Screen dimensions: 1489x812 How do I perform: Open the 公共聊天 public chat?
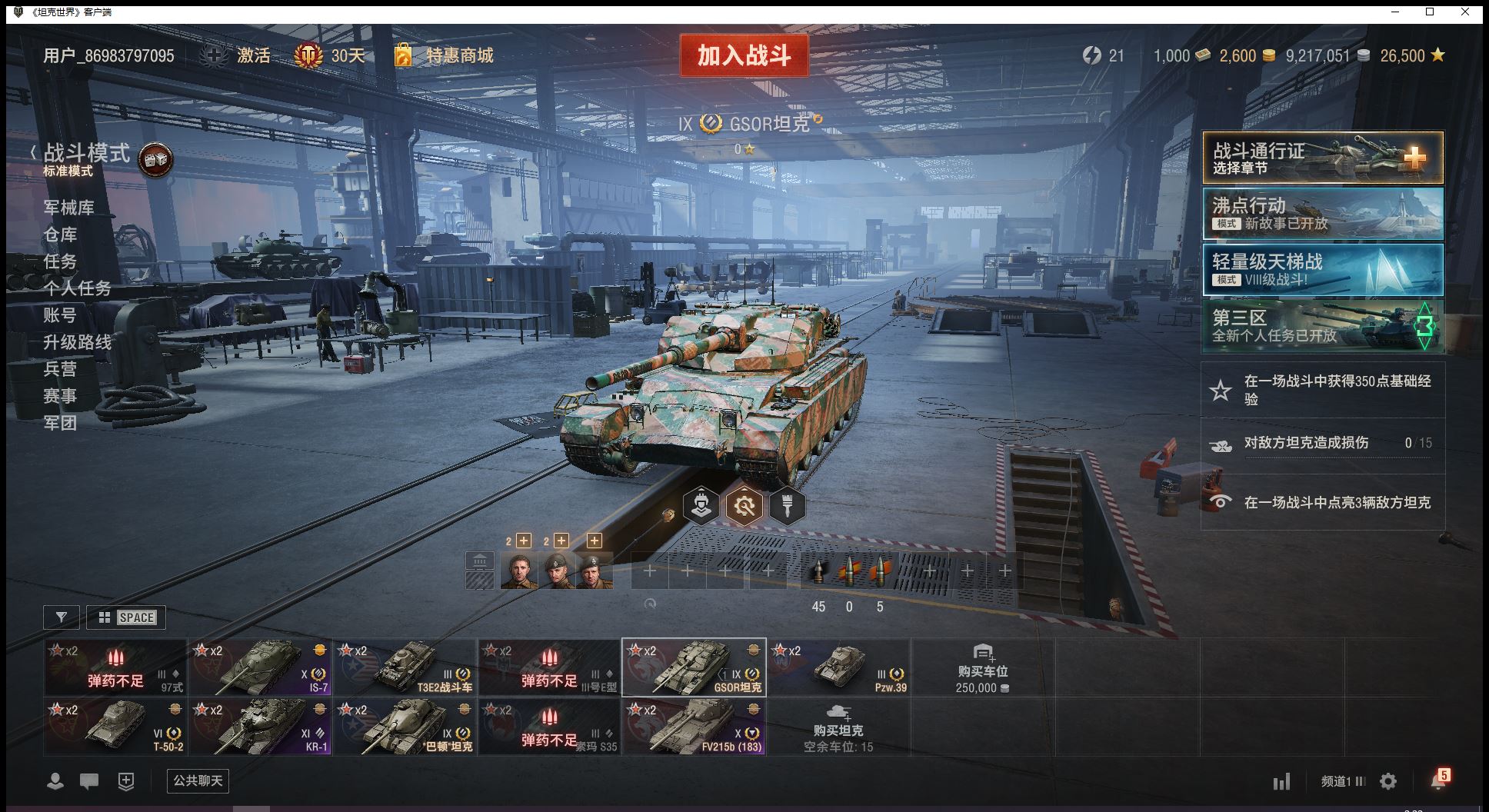tap(198, 781)
